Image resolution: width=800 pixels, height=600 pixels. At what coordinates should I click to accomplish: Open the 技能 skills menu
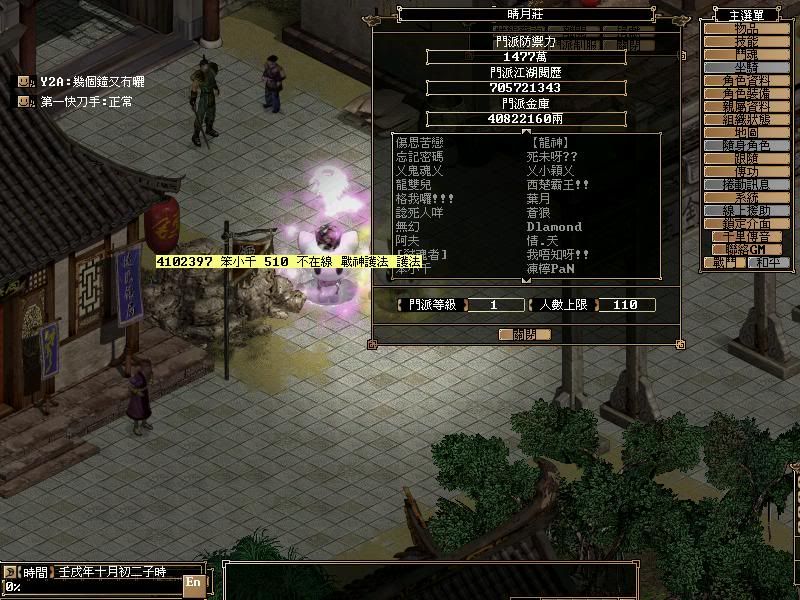pyautogui.click(x=747, y=42)
